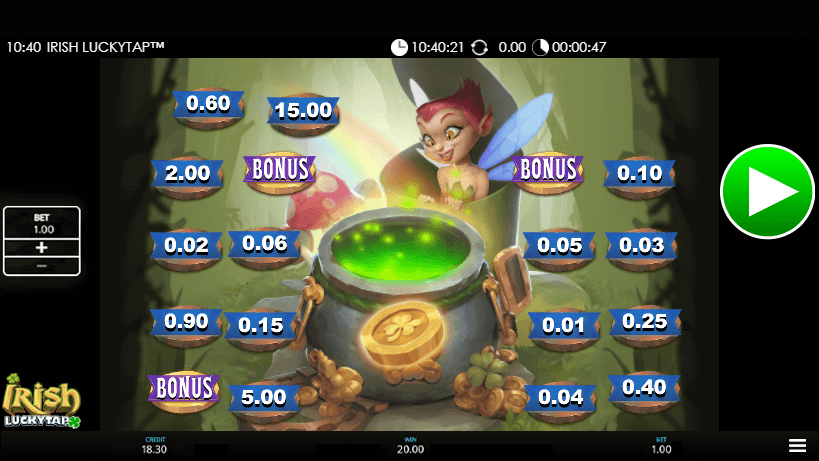
Task: Select the 0.02 prize tile
Action: [187, 246]
